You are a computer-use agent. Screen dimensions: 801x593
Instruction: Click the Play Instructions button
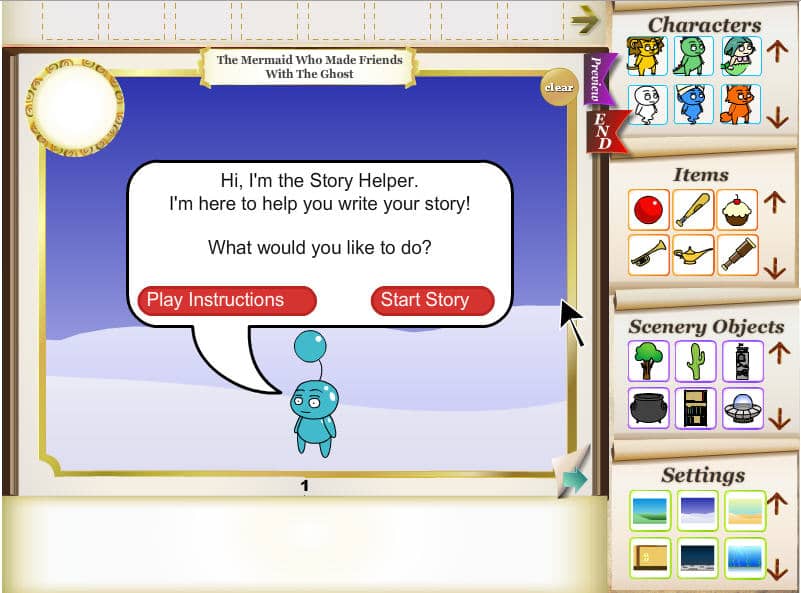pos(226,300)
